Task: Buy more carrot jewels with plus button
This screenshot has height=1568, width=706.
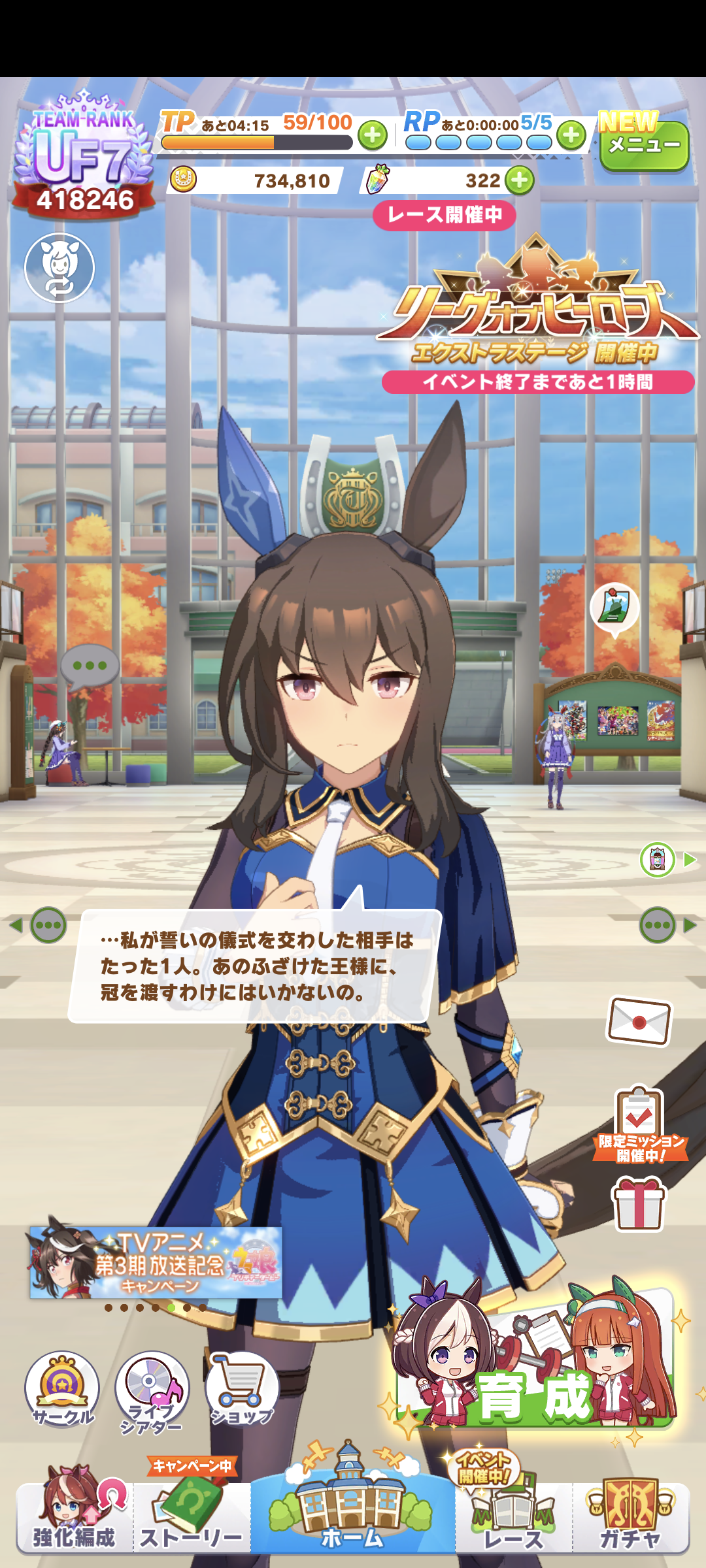Action: (x=520, y=180)
